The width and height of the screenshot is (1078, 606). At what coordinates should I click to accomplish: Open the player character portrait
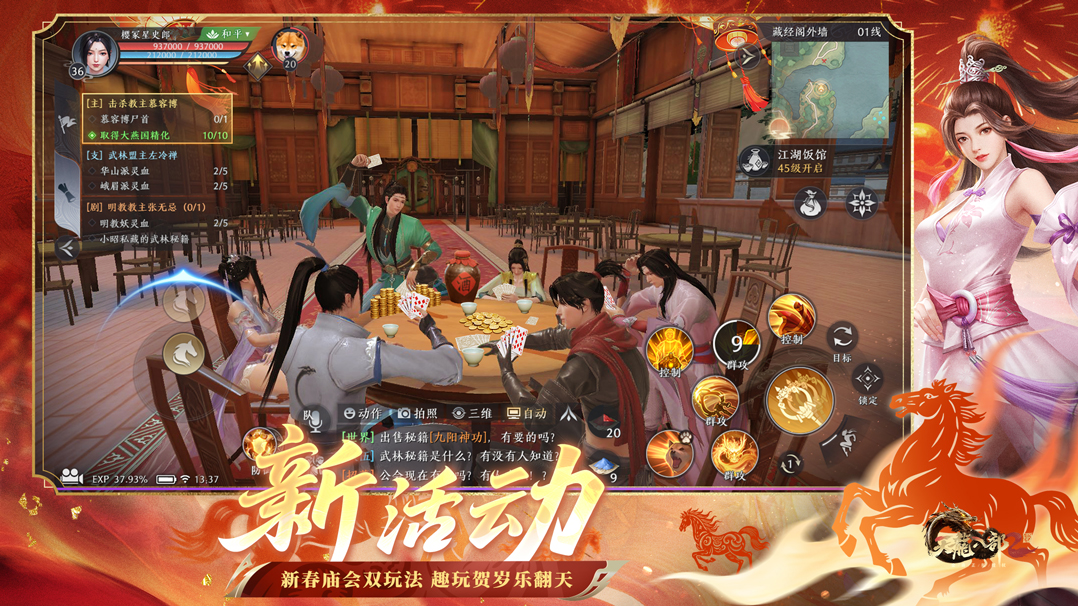click(x=95, y=53)
